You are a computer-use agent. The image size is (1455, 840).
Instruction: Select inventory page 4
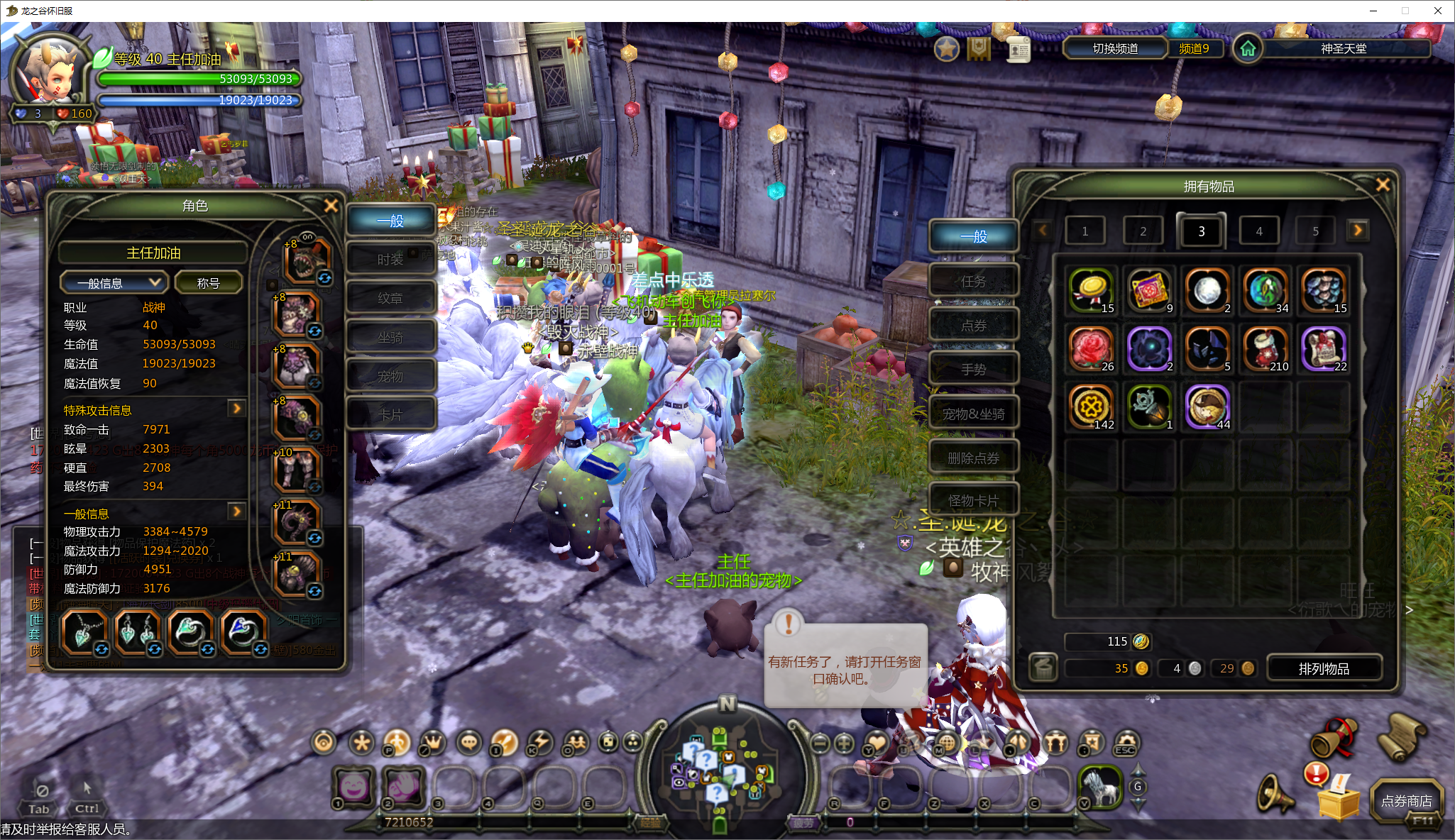(1259, 231)
